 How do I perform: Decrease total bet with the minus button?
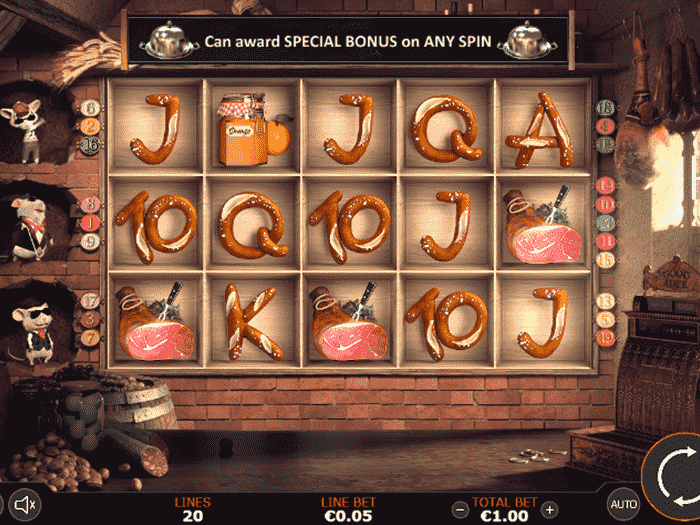[459, 509]
